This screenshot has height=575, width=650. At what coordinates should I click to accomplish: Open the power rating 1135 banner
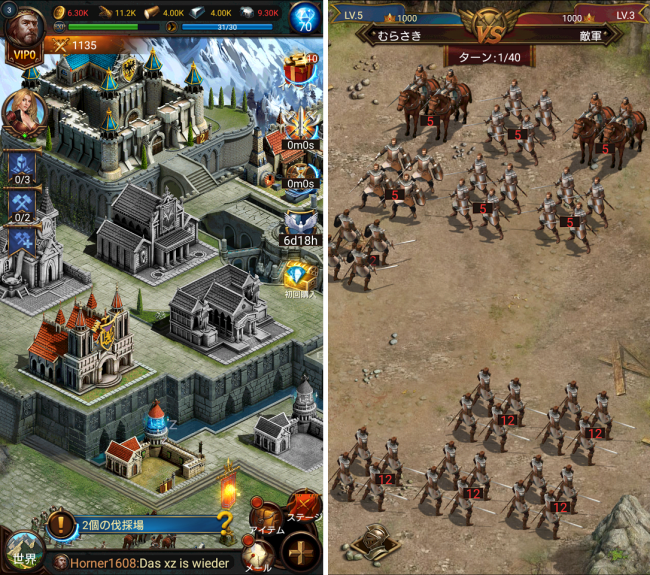click(75, 45)
